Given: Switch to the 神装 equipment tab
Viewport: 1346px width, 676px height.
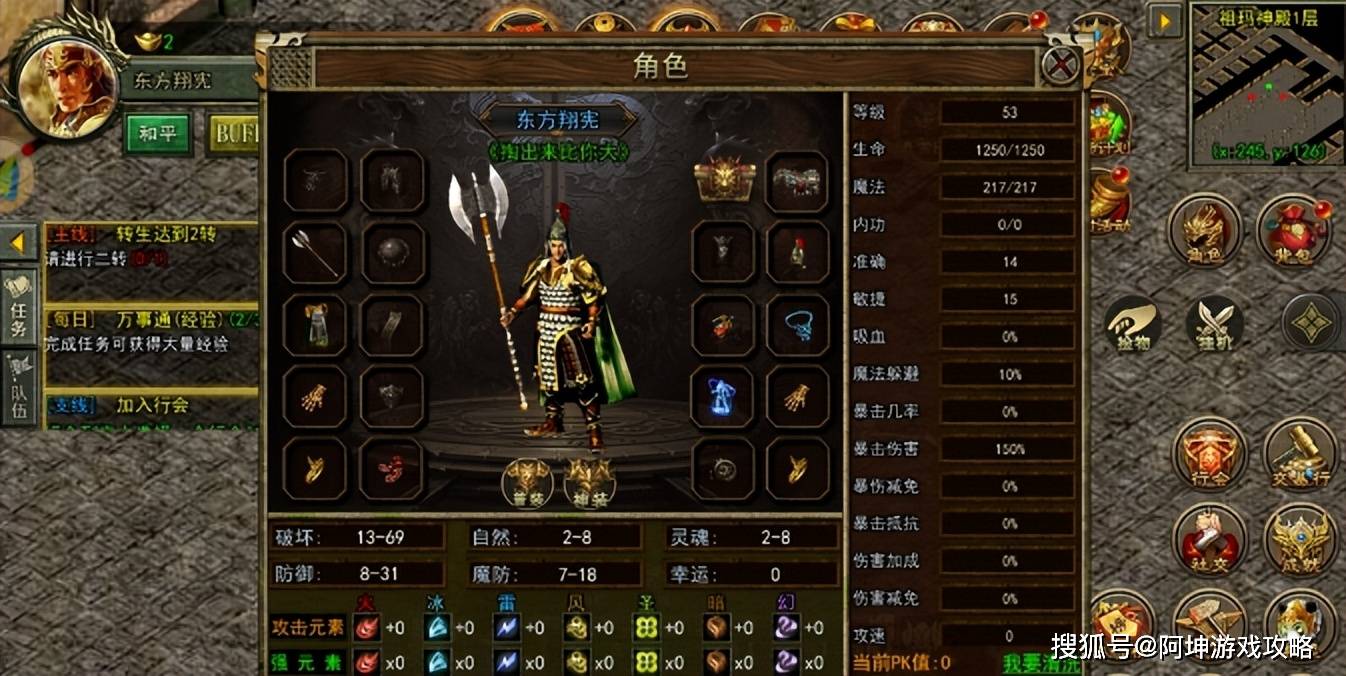Looking at the screenshot, I should 590,483.
